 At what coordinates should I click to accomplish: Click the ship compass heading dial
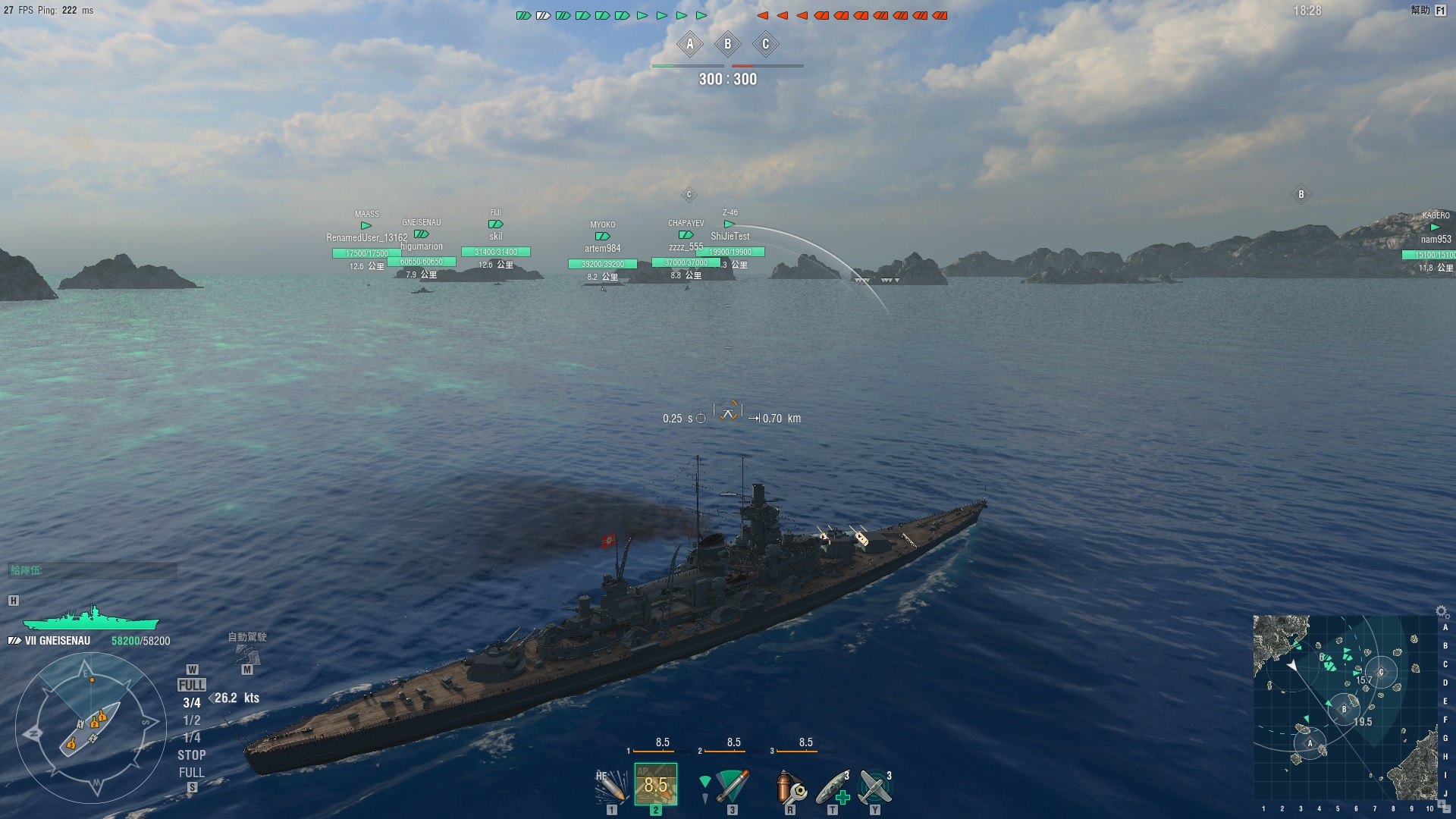(90, 726)
